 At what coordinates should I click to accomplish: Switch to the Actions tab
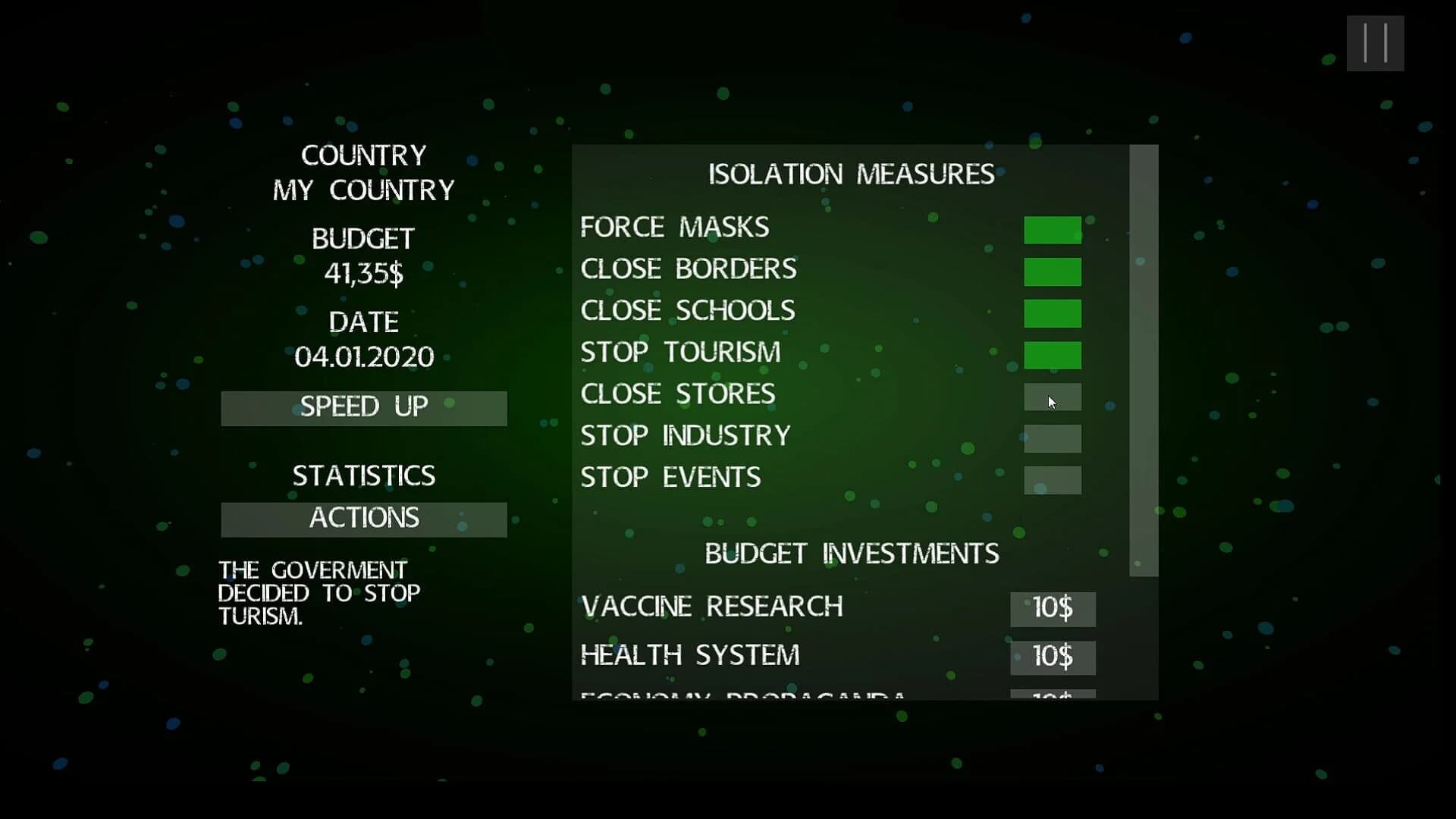(364, 519)
